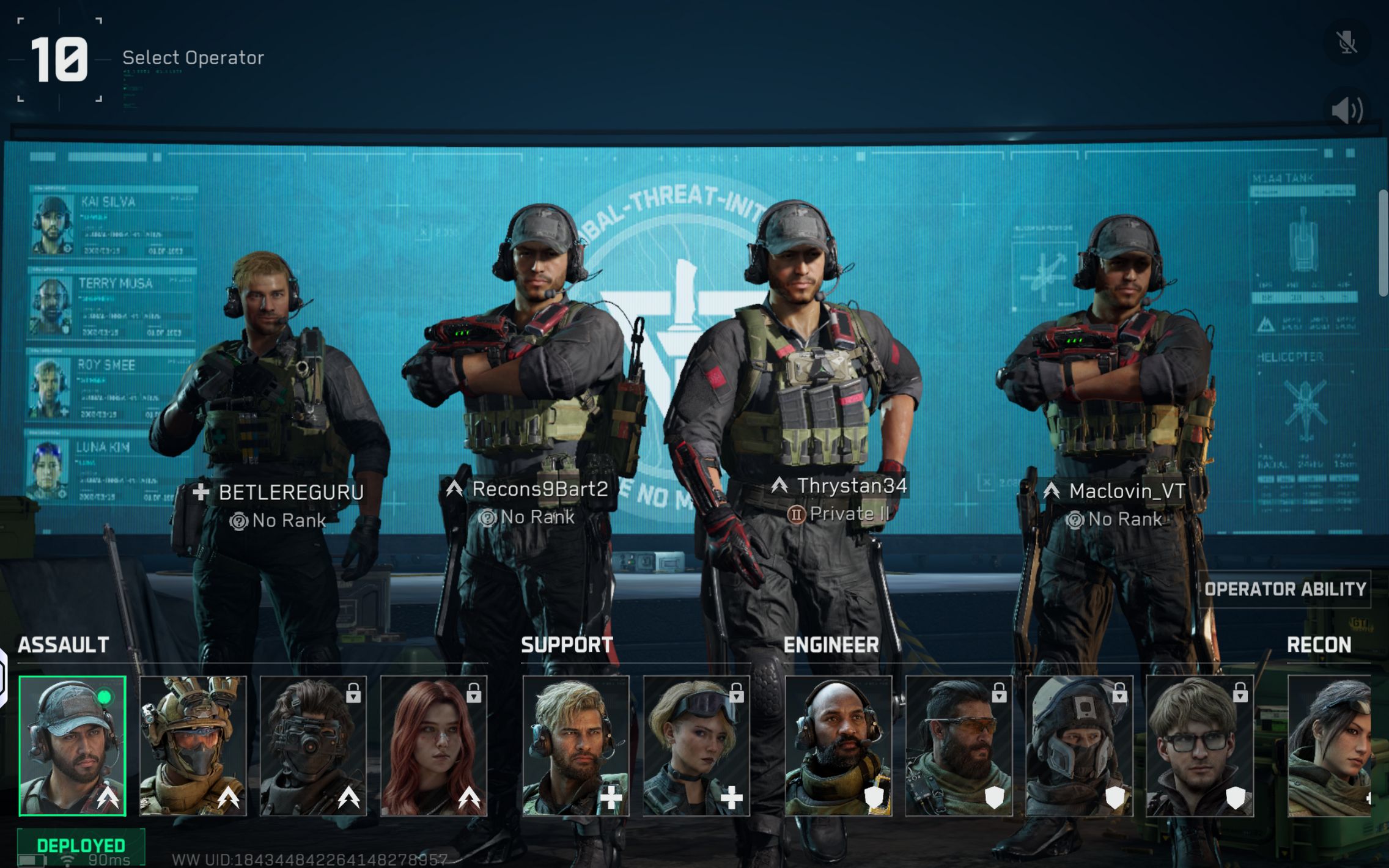This screenshot has width=1389, height=868.
Task: Click the Deployed status button
Action: coord(81,845)
